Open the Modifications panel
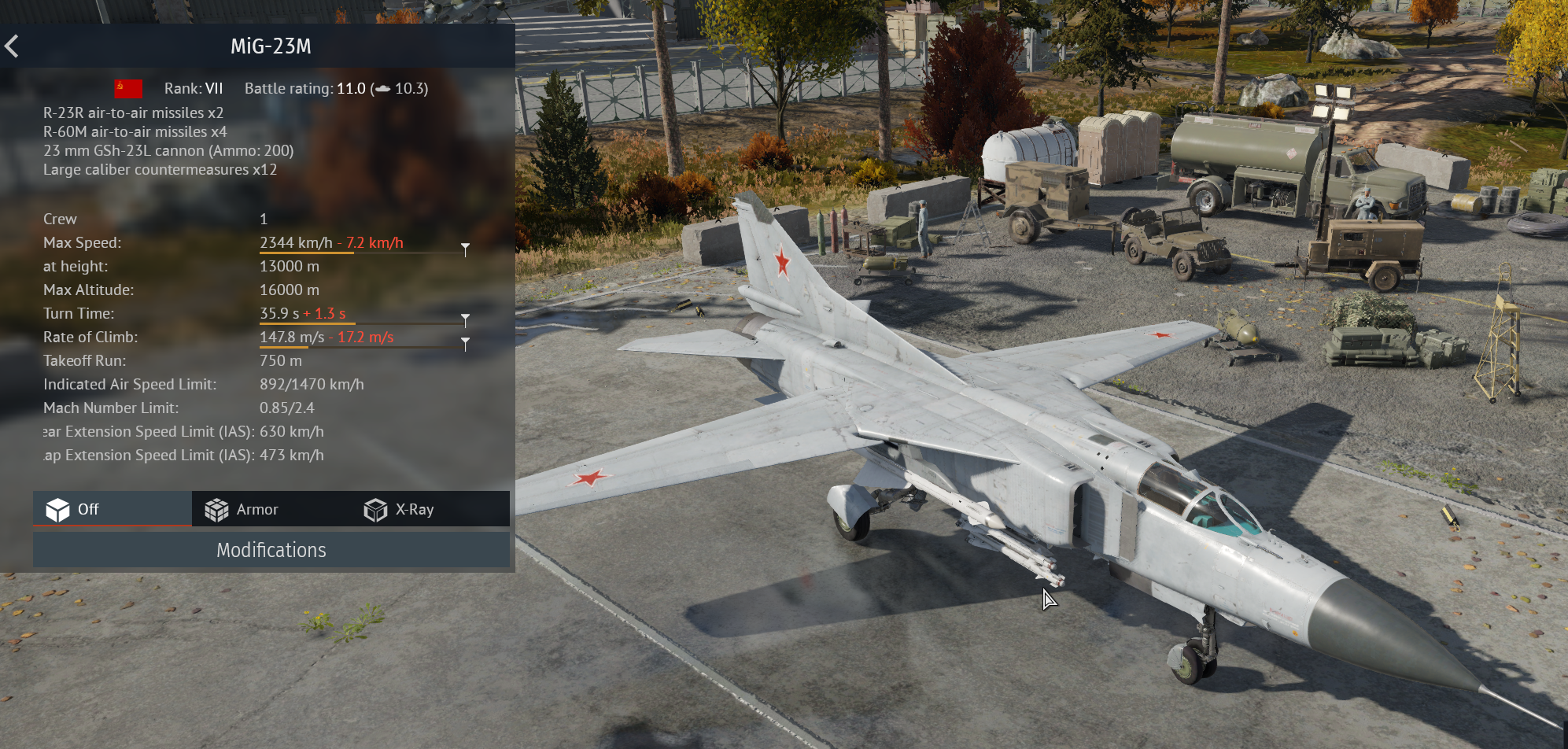 [271, 550]
